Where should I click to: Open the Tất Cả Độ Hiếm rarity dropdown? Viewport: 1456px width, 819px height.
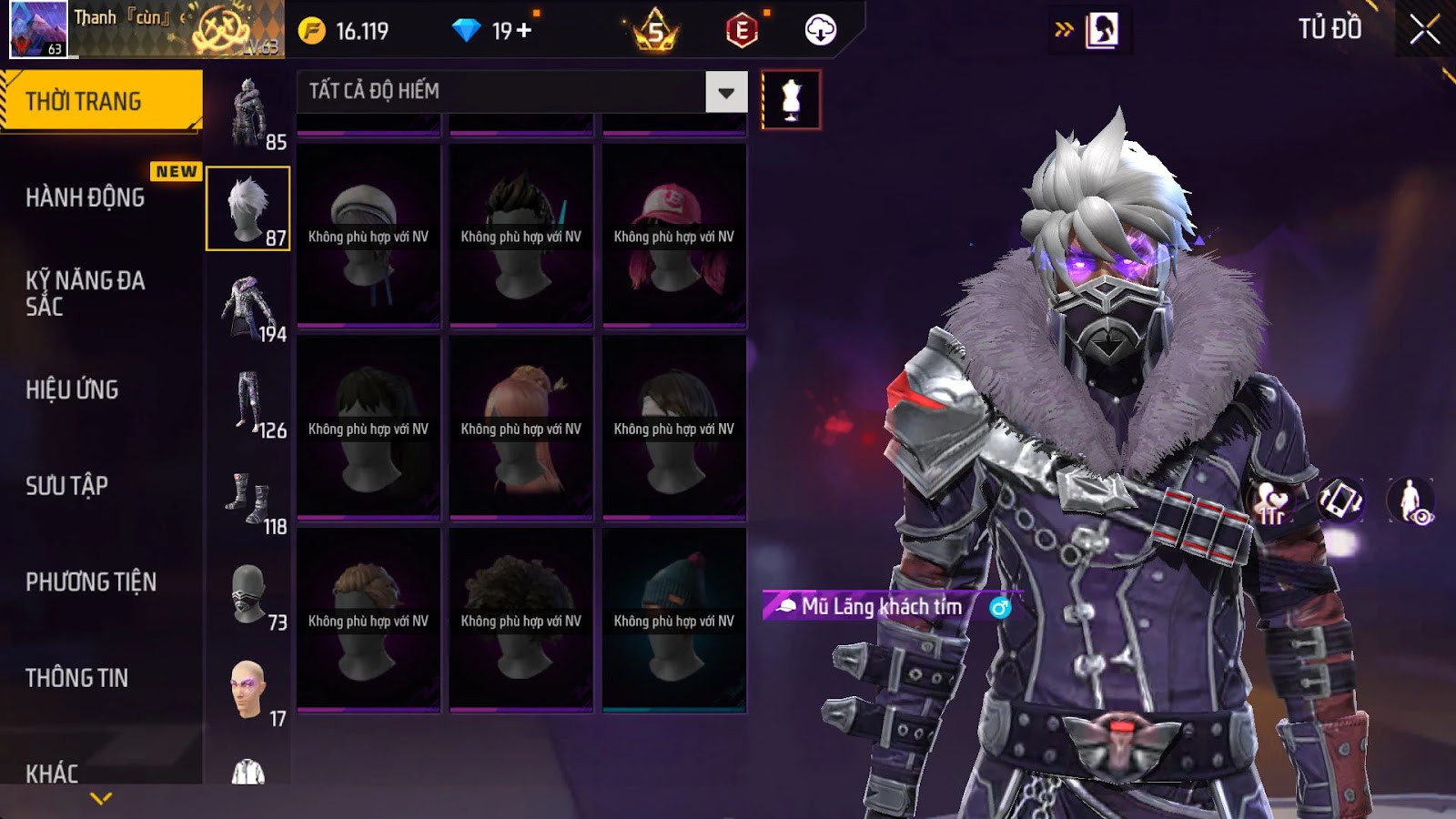(x=726, y=92)
